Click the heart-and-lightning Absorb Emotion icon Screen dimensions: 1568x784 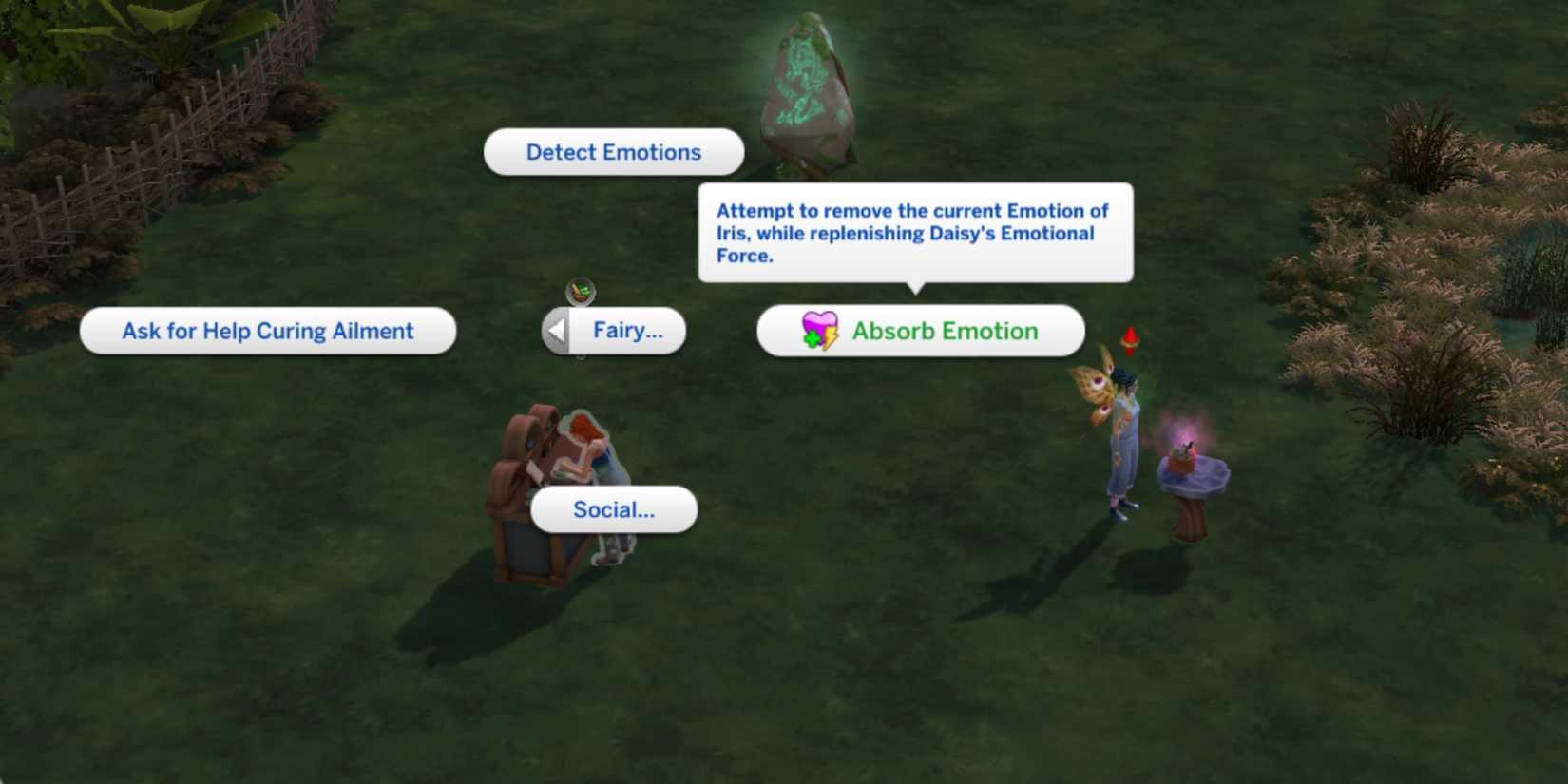pos(817,331)
